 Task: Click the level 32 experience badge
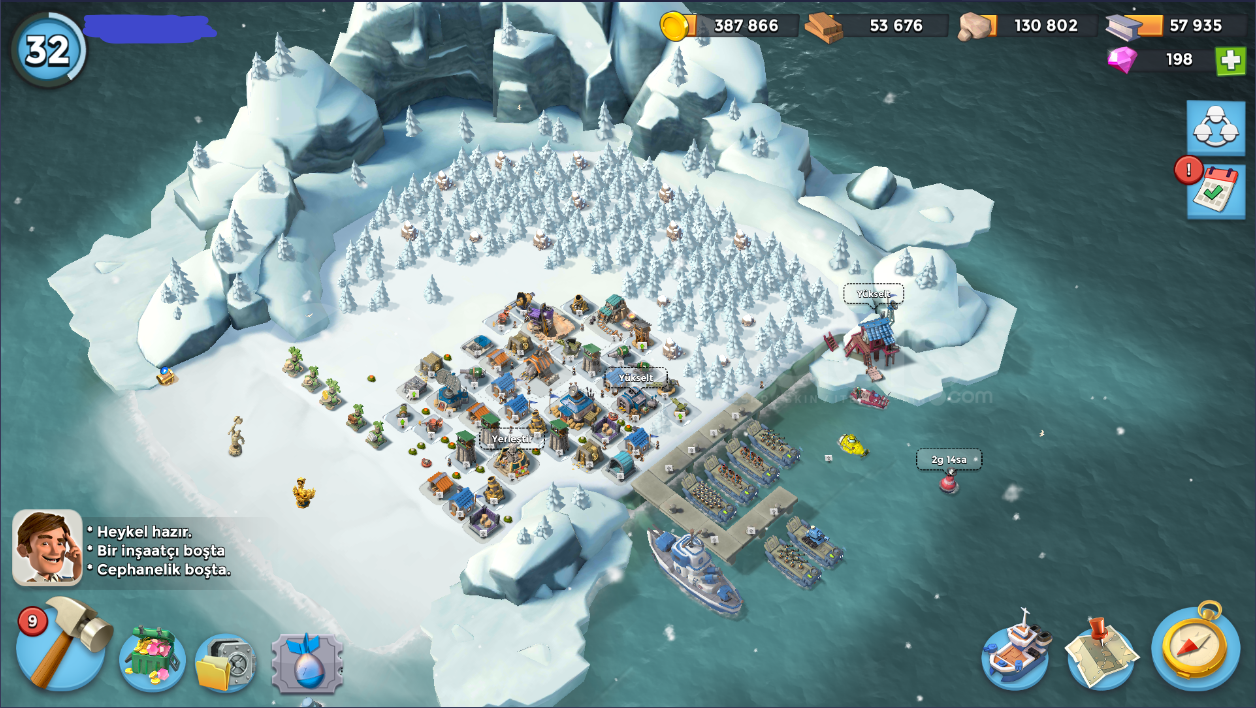point(47,49)
